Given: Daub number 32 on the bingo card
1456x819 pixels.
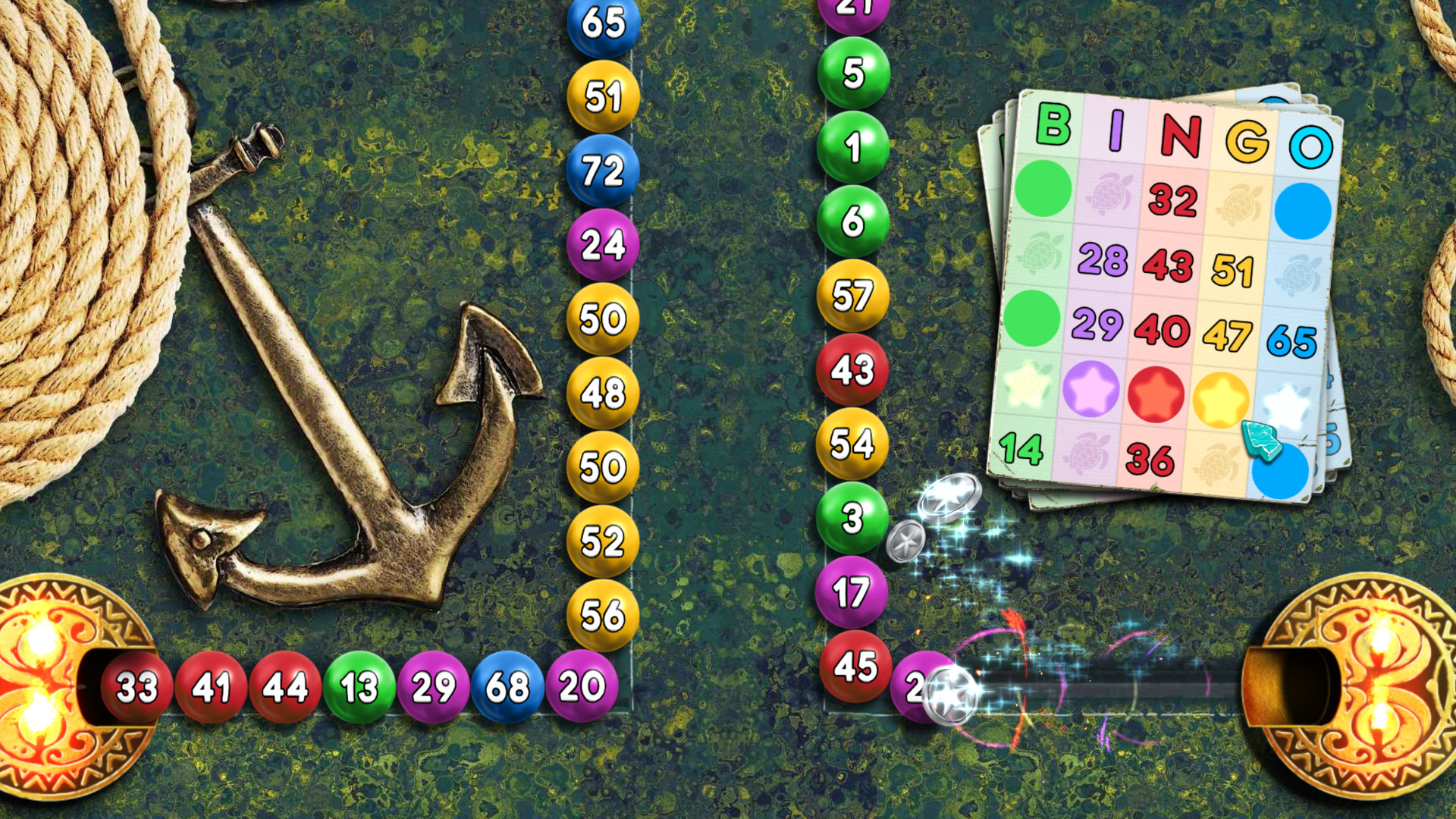Looking at the screenshot, I should [1172, 199].
